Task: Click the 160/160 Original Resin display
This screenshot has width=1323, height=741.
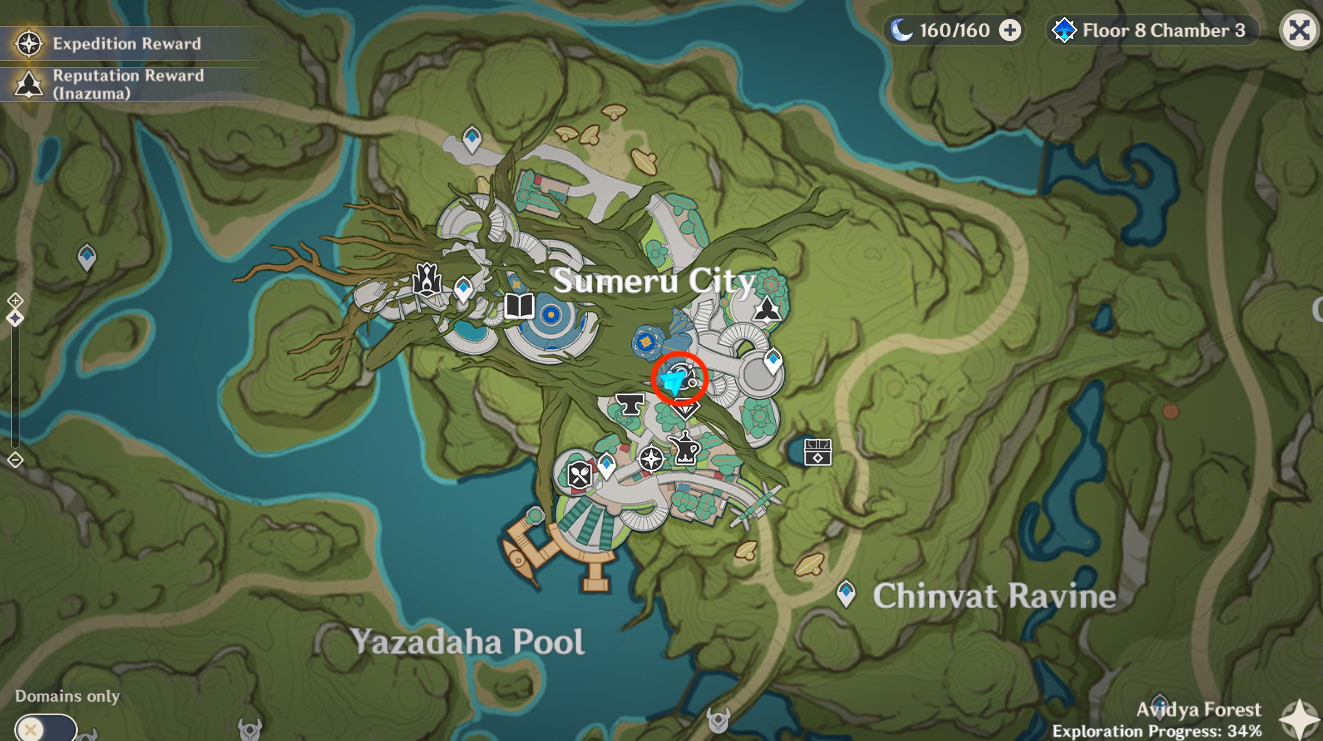Action: pos(955,30)
